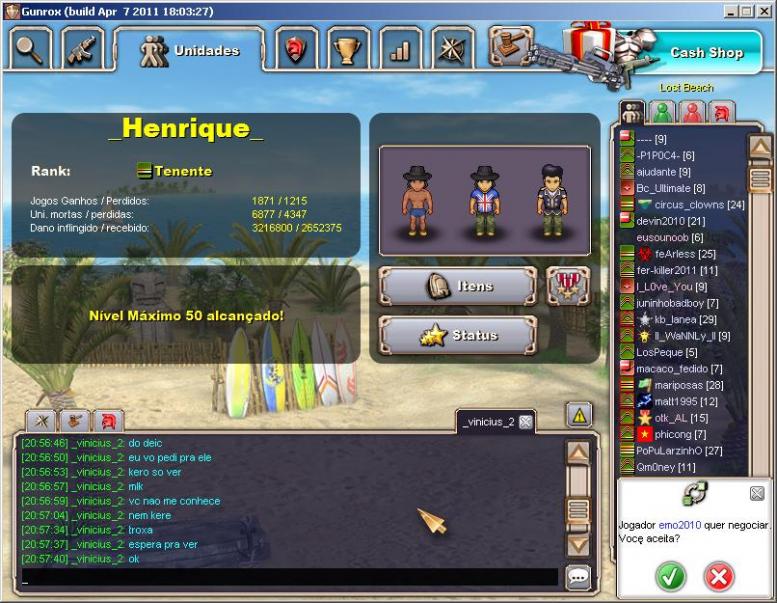Screen dimensions: 777x603
Task: Switch to the rifle weapons tab
Action: [x=83, y=48]
